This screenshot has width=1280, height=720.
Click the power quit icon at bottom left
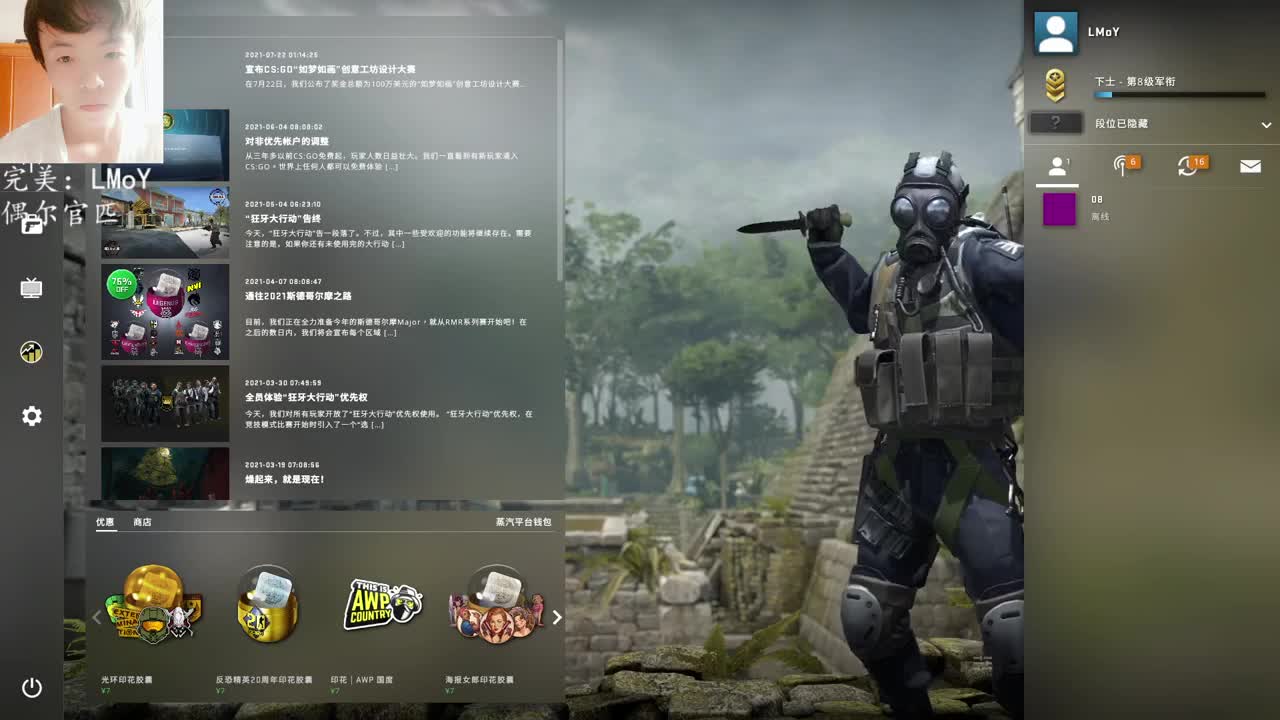pos(31,688)
